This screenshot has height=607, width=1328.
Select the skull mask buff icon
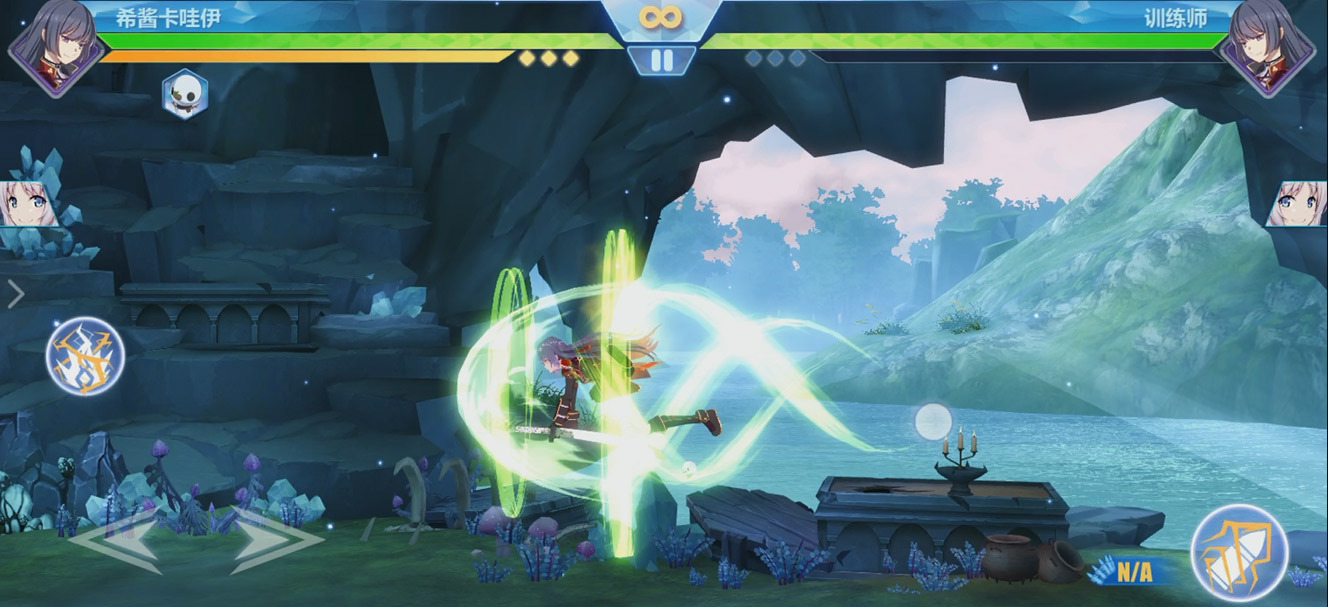[x=185, y=95]
